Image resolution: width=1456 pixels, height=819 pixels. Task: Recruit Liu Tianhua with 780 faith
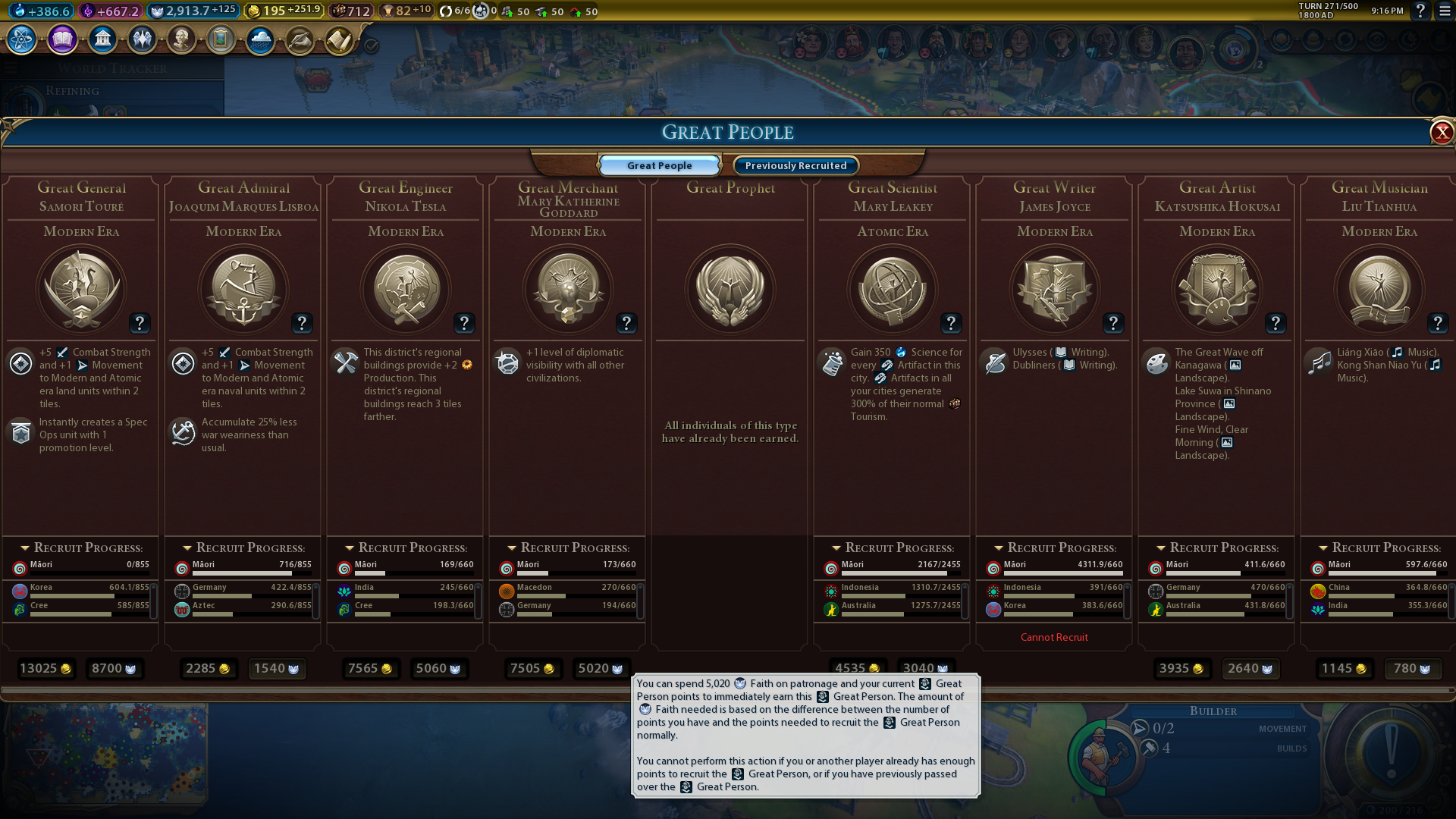pos(1412,668)
